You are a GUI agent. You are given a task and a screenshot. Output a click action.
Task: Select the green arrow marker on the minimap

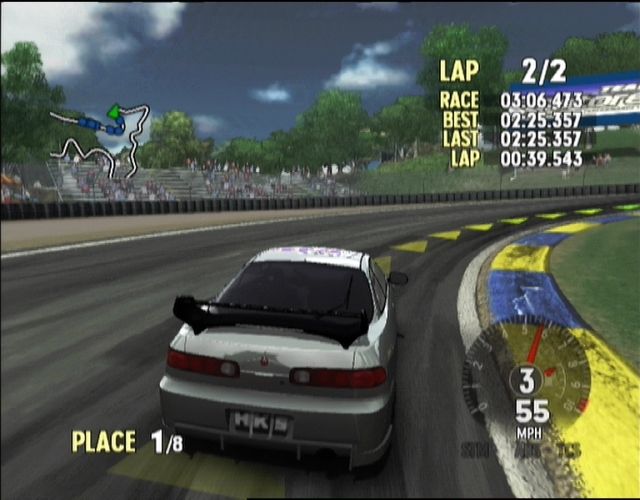[x=114, y=110]
